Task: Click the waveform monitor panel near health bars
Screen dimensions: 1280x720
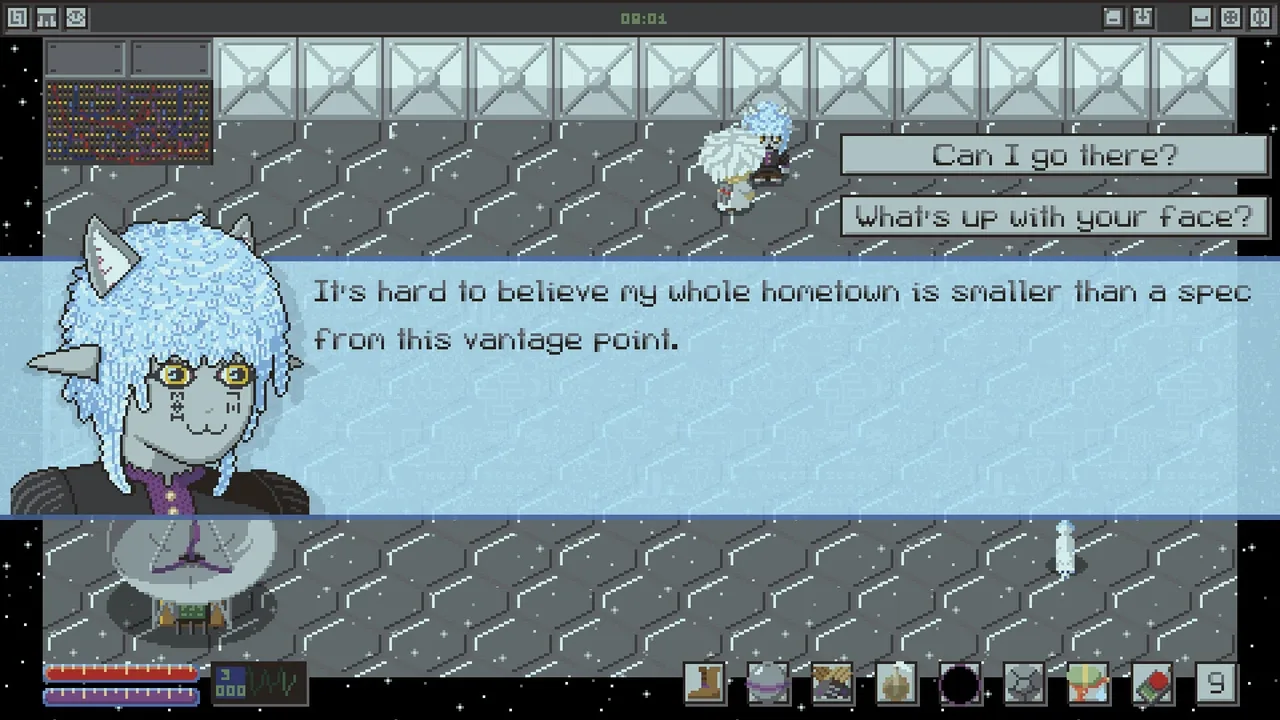Action: [261, 683]
